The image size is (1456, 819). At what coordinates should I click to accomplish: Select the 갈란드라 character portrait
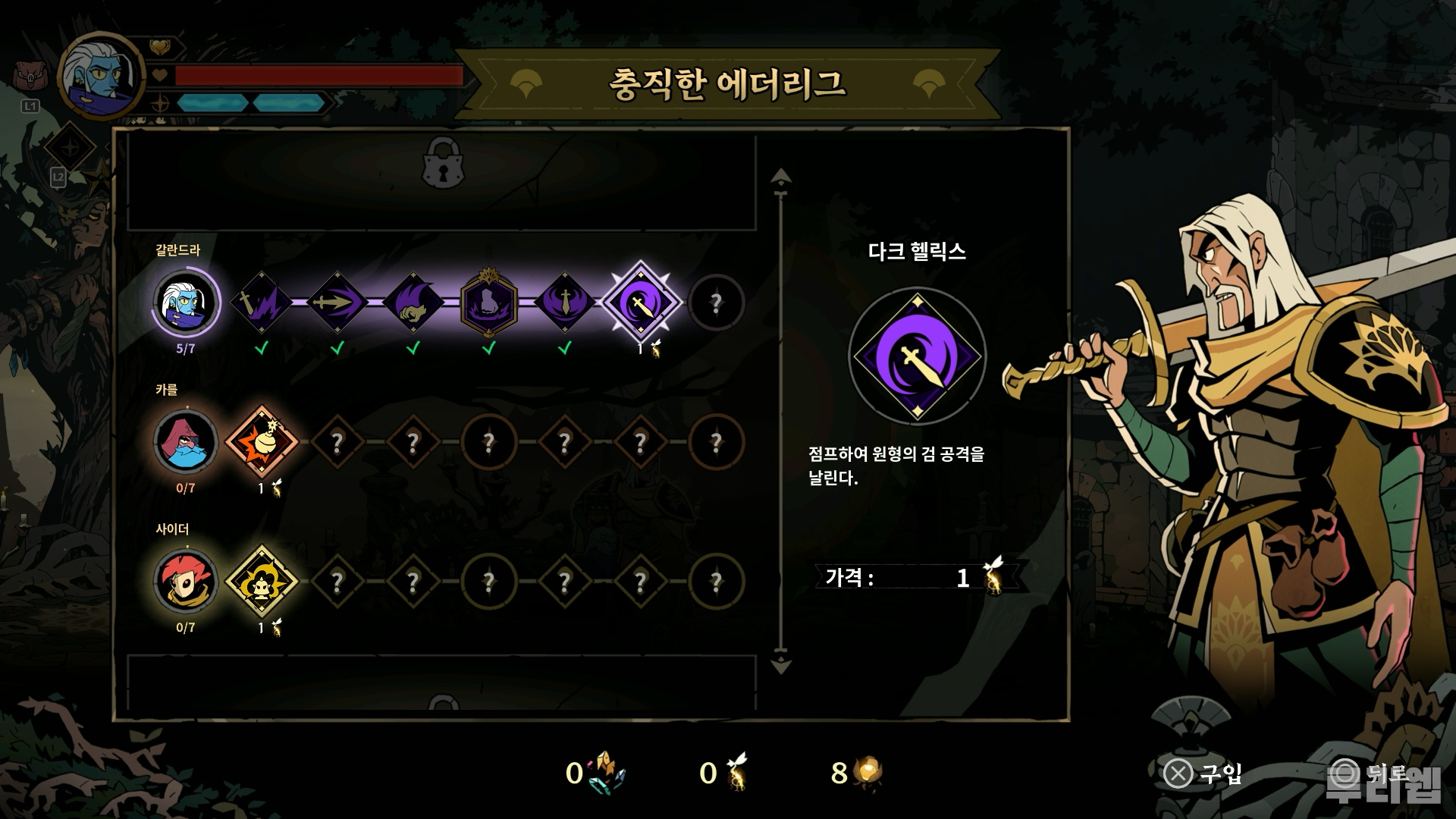coord(186,302)
